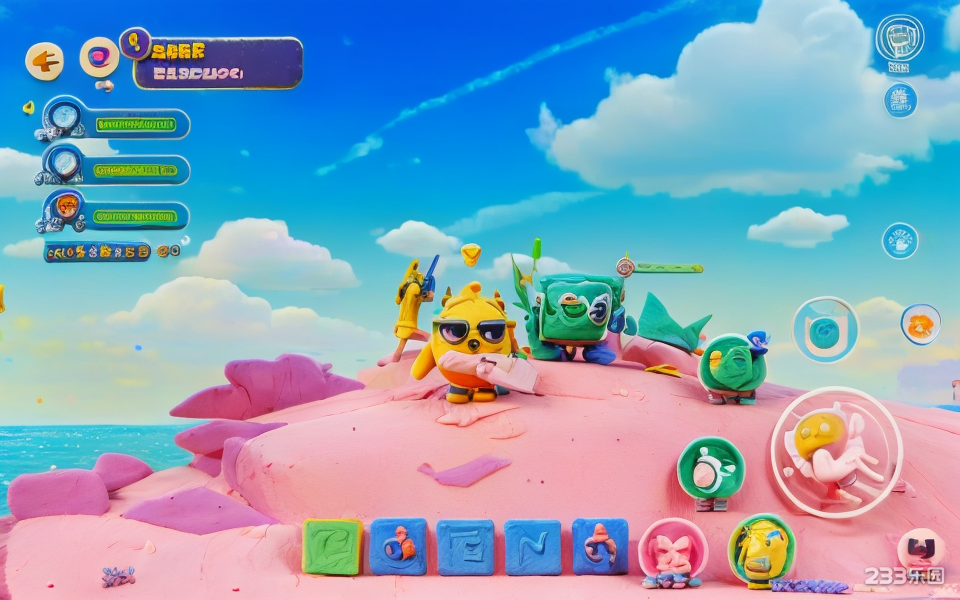Select the purple title banner panel
This screenshot has height=600, width=960.
(218, 63)
